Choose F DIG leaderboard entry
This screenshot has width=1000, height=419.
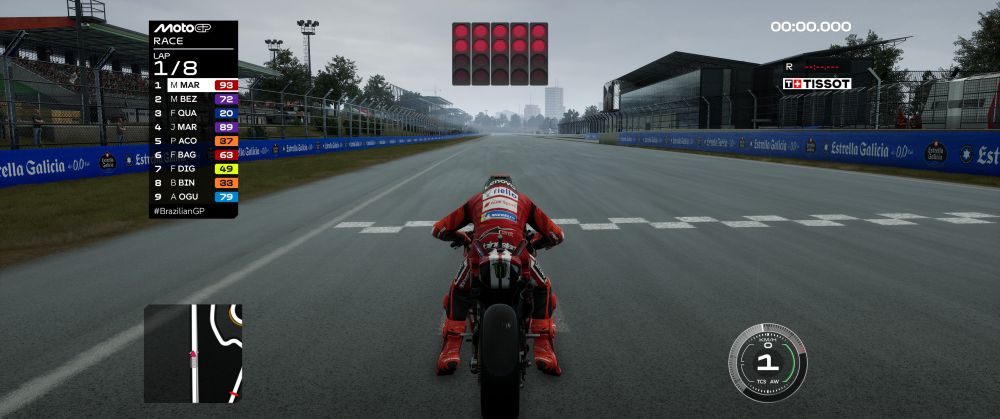tap(195, 169)
